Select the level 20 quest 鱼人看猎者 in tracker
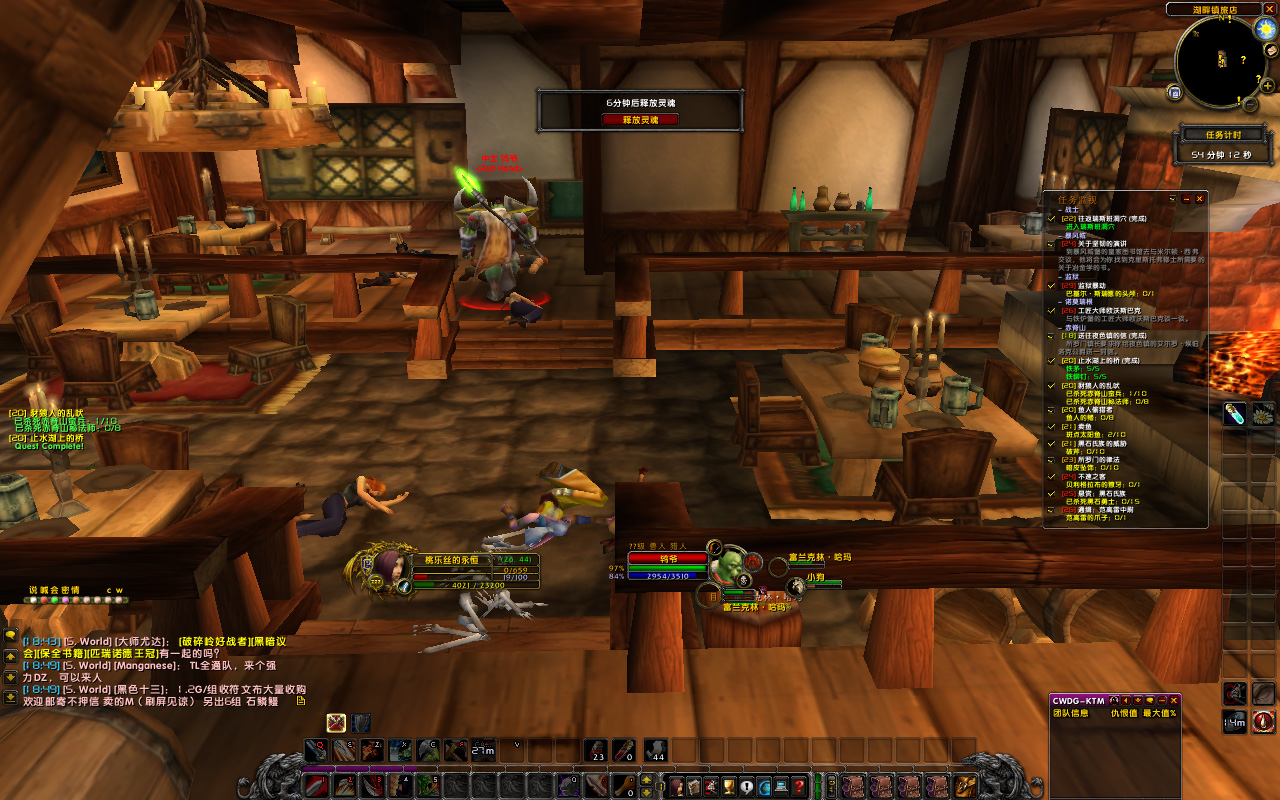 tap(1091, 409)
